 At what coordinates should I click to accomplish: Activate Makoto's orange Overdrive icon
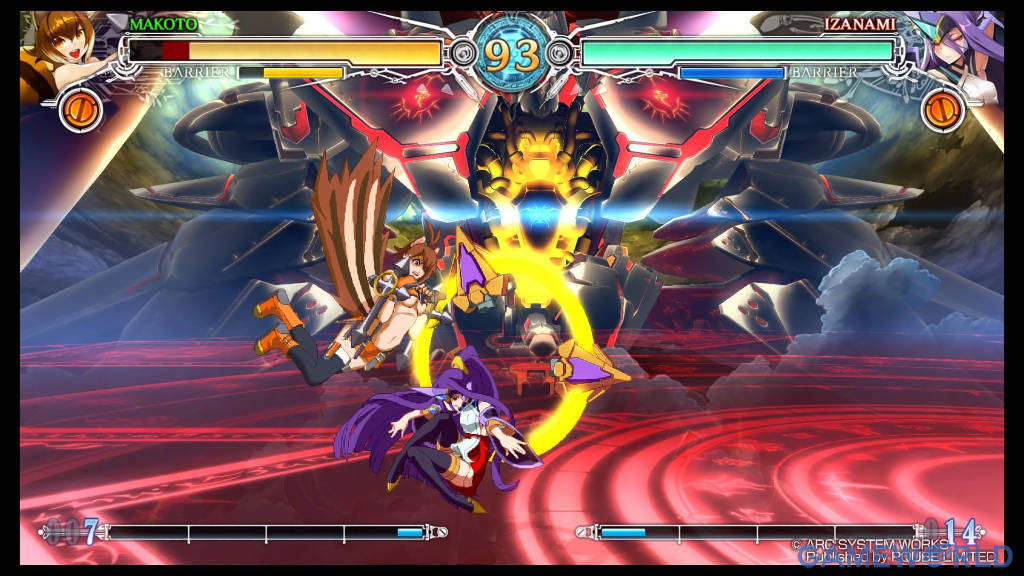(x=78, y=110)
